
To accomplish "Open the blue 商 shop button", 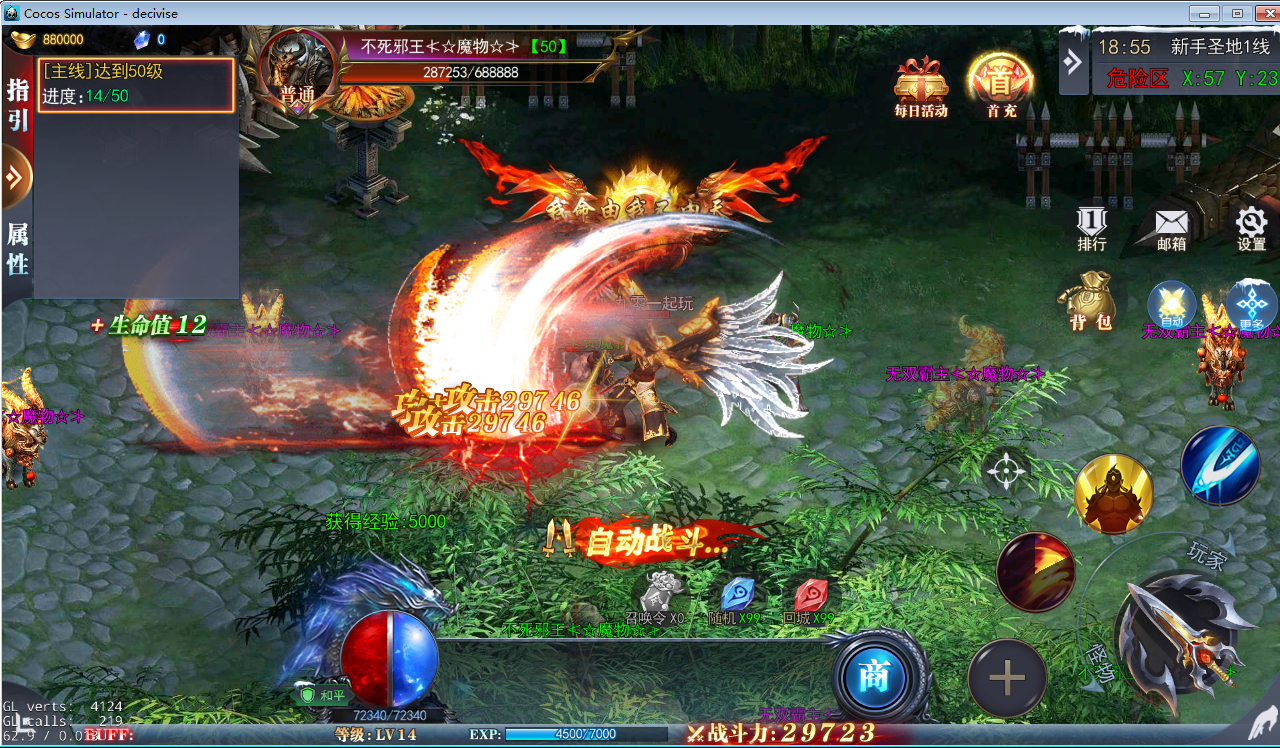I will [874, 677].
